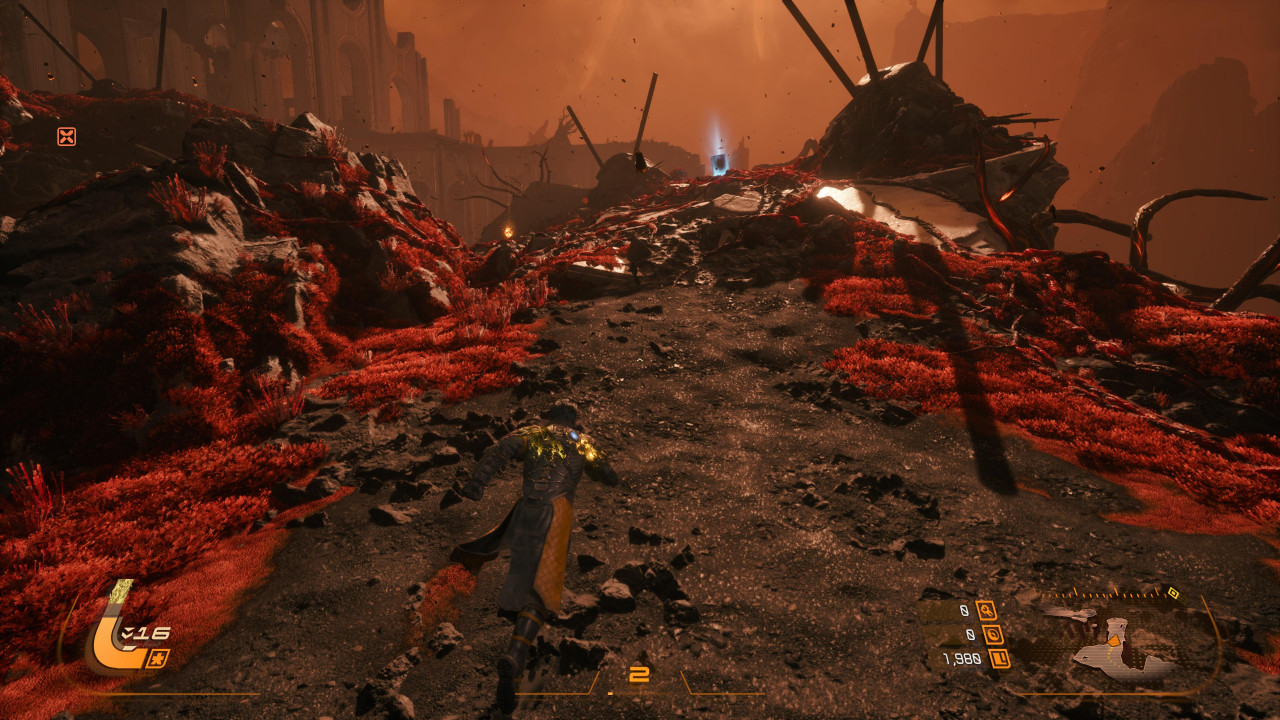Click the round gauge resource icon
1280x720 pixels.
tap(992, 634)
